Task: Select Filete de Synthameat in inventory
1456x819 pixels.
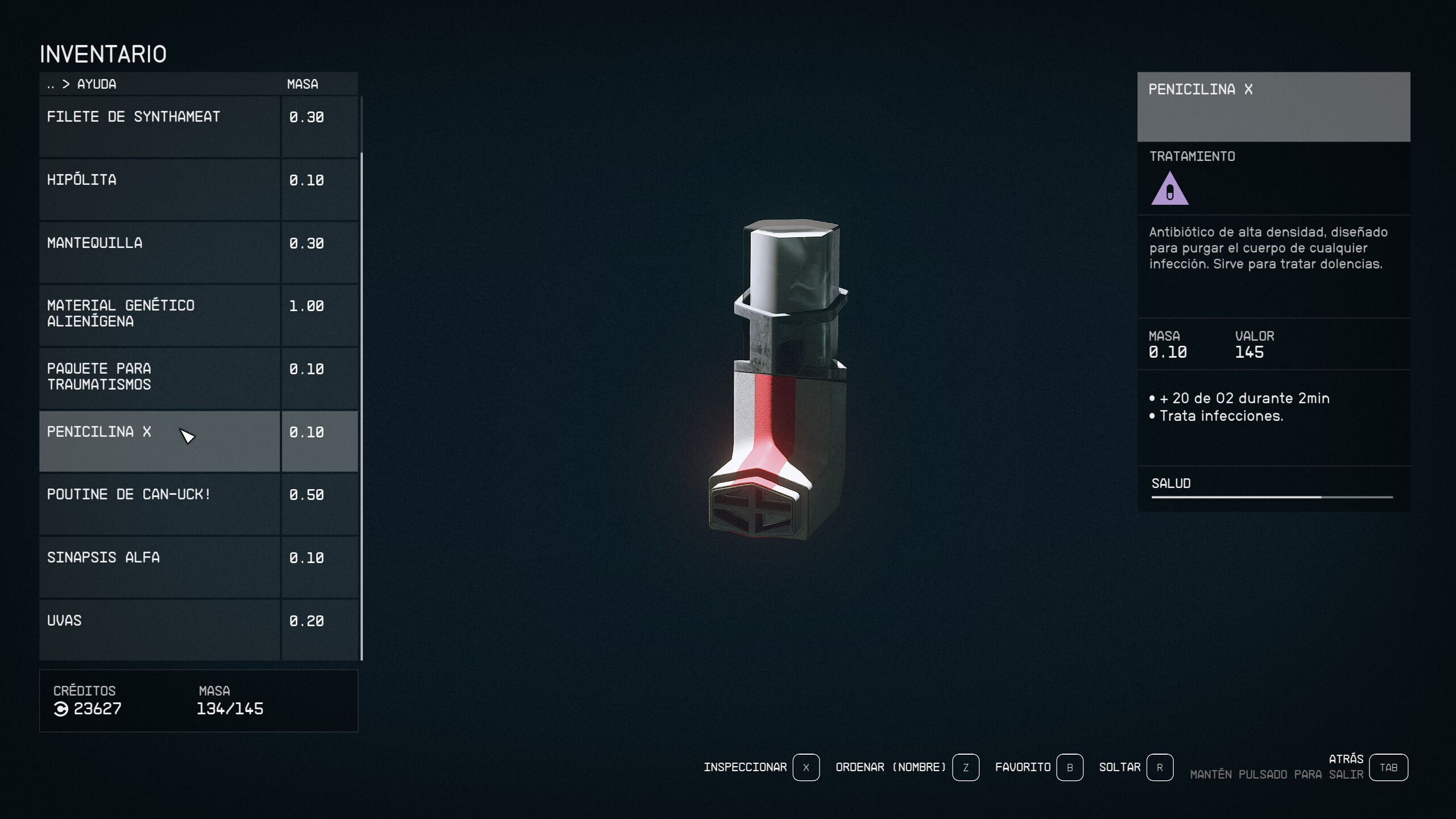Action: coord(159,126)
